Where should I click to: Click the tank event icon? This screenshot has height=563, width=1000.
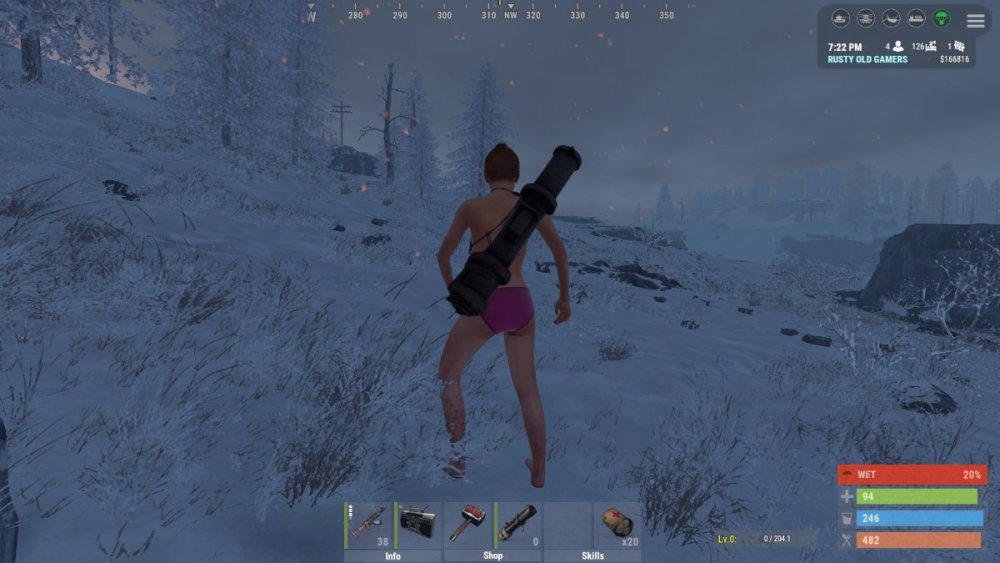(x=841, y=19)
